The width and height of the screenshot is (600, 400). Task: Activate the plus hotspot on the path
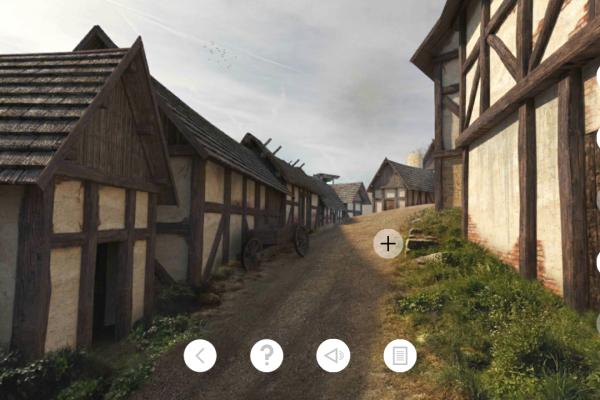click(388, 243)
